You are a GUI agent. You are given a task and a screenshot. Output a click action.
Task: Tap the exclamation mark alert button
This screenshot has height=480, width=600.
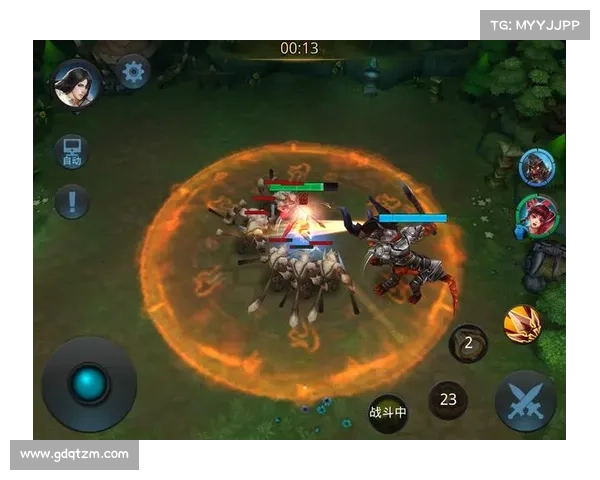[x=72, y=202]
